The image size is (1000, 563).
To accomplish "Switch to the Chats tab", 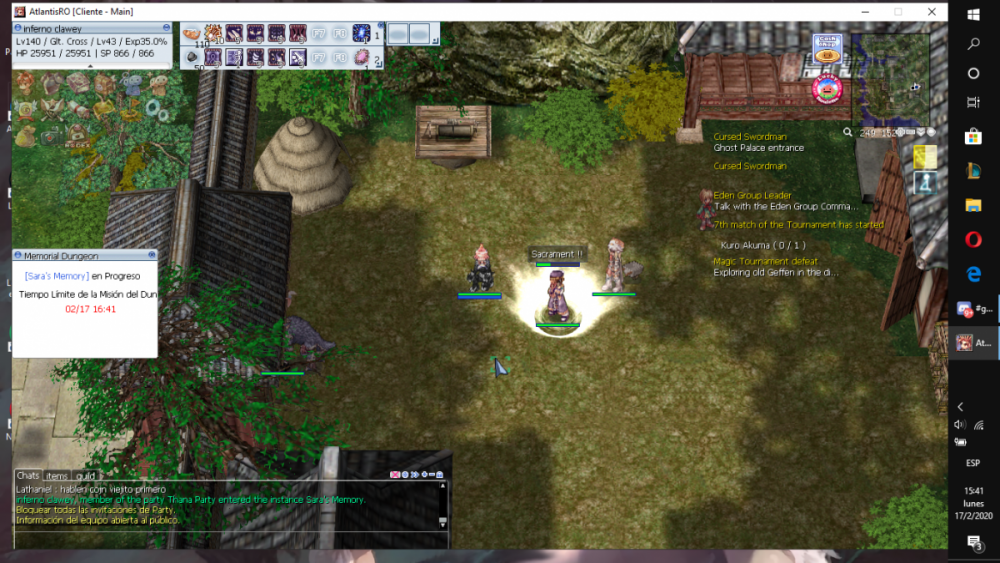I will (x=27, y=476).
